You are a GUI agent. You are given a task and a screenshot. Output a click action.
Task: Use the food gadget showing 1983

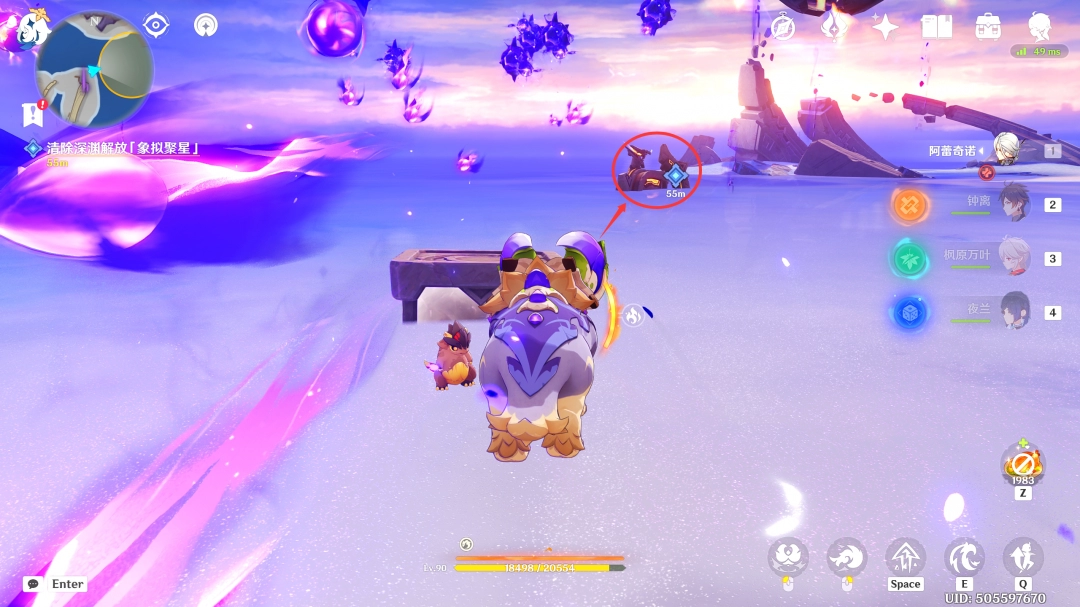click(x=1022, y=464)
